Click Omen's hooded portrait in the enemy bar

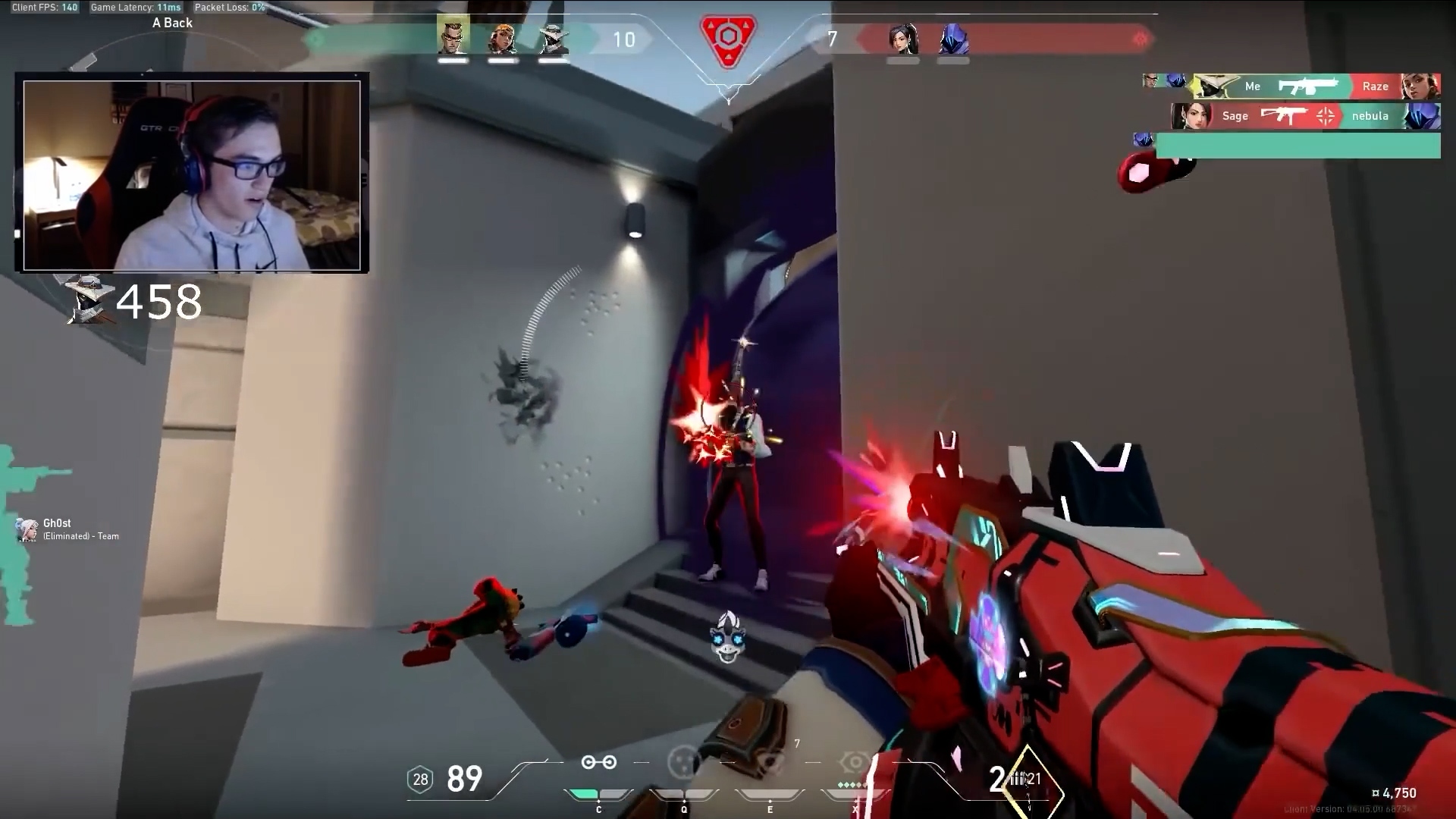tap(953, 39)
